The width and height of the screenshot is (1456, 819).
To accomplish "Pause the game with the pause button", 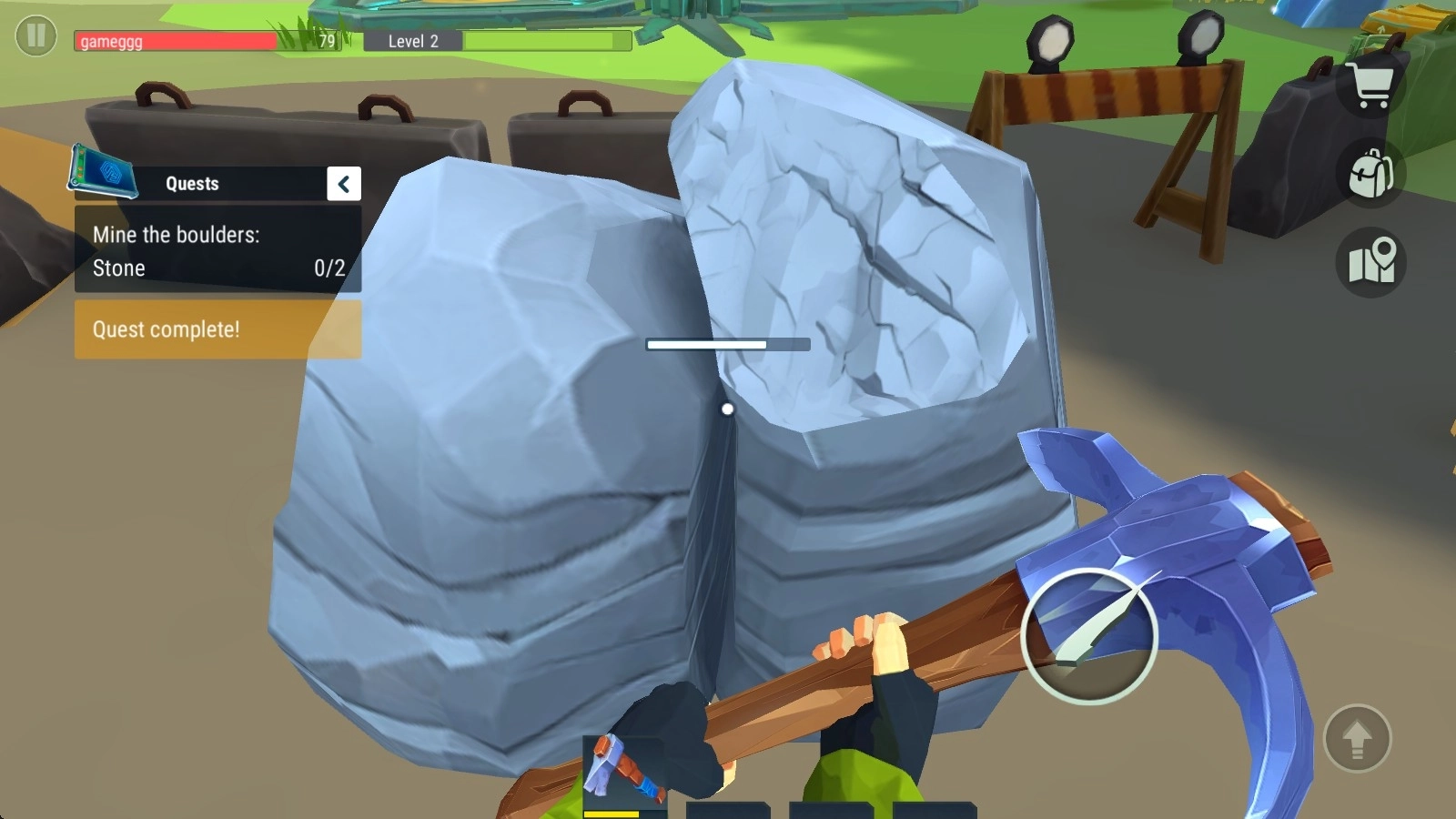I will pyautogui.click(x=36, y=36).
